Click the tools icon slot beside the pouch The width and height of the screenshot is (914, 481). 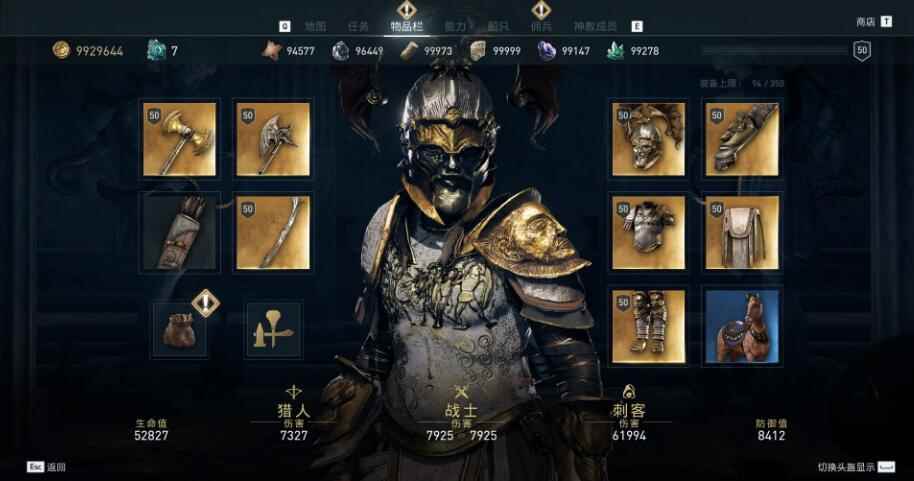coord(273,329)
